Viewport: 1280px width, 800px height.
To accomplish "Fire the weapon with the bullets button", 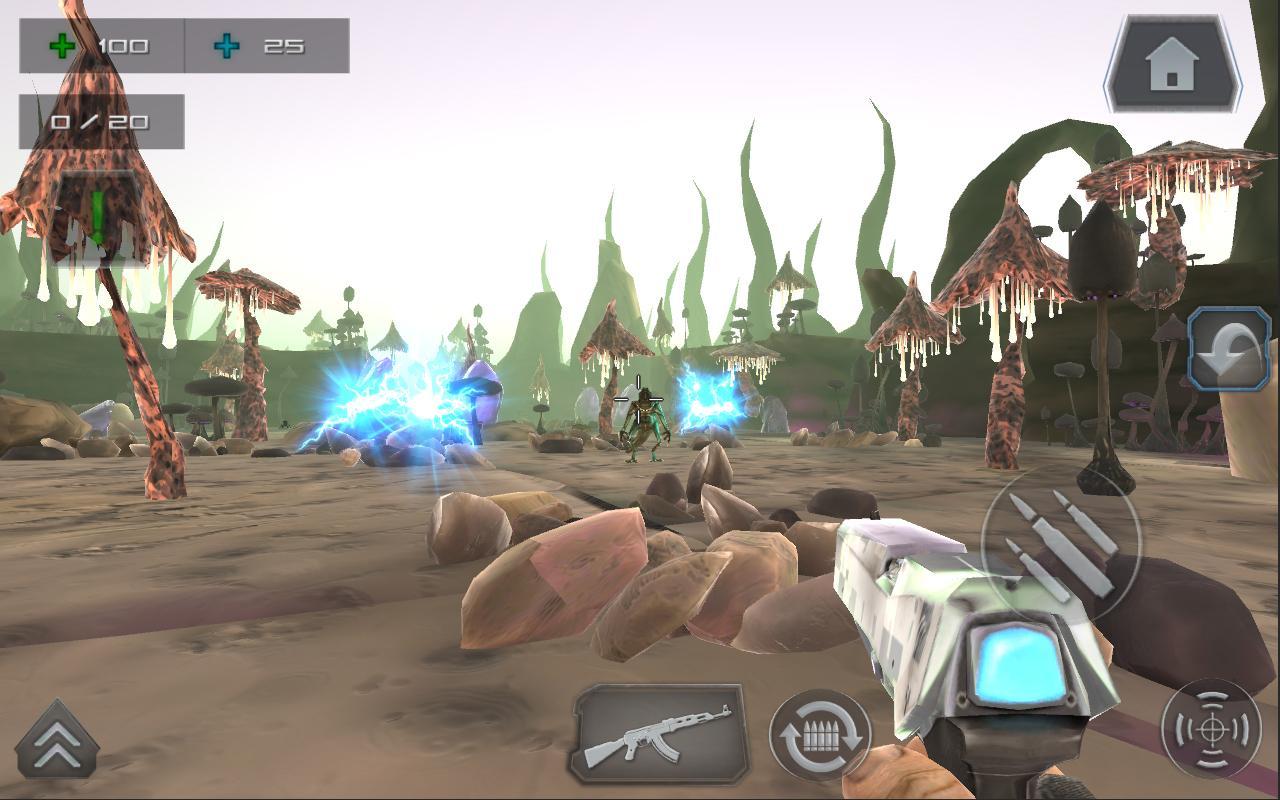I will (x=1060, y=545).
